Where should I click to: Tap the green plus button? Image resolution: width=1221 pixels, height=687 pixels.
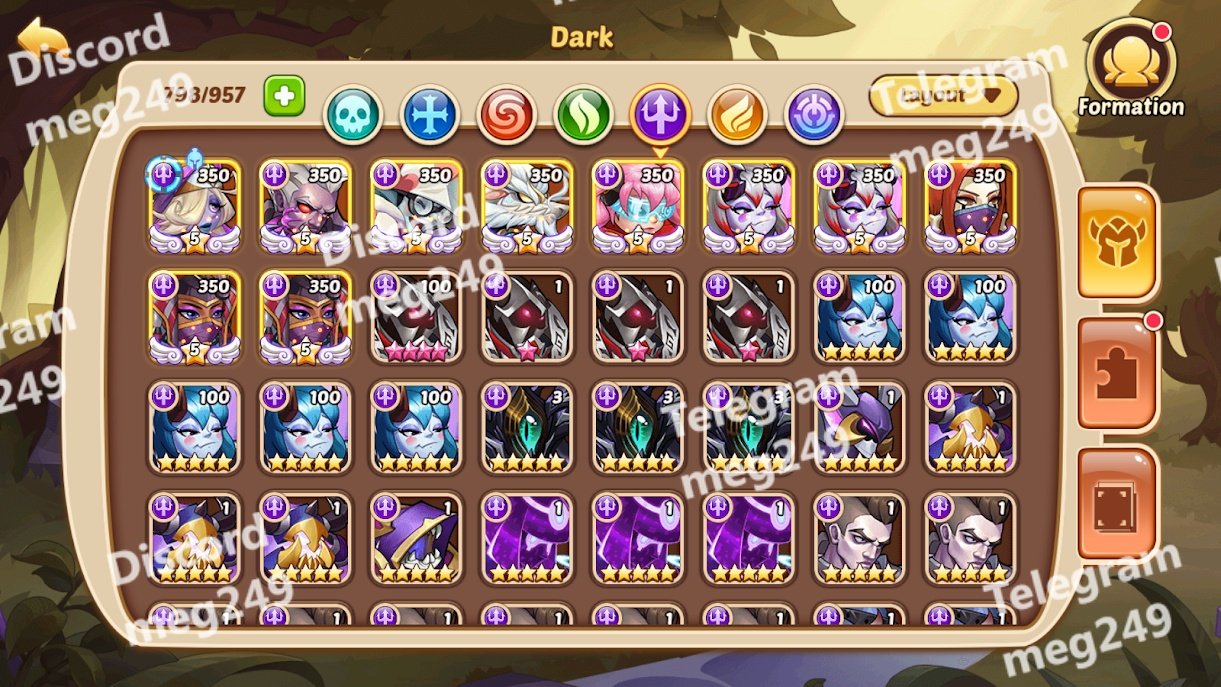tap(284, 96)
